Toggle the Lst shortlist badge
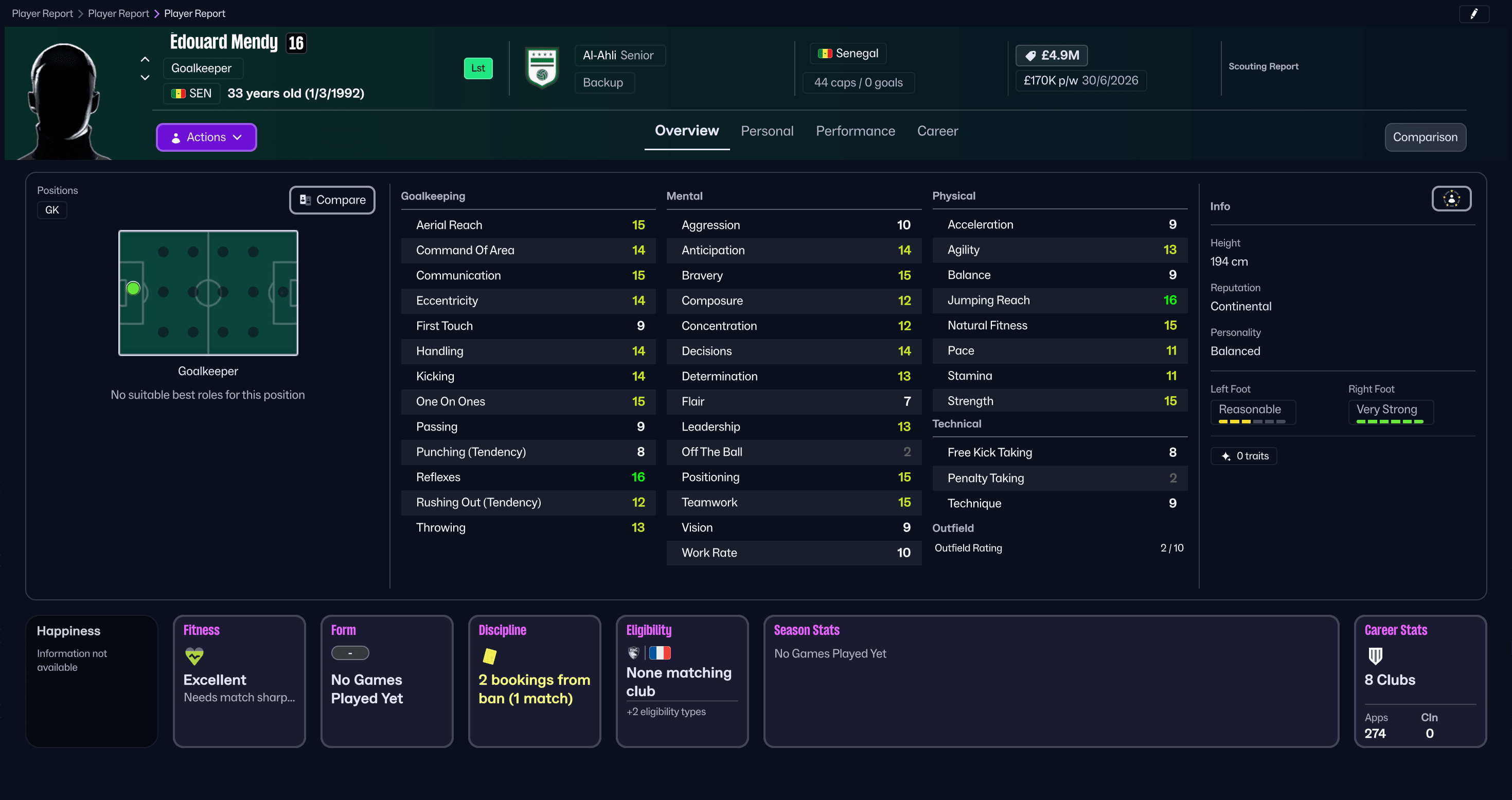The width and height of the screenshot is (1512, 800). click(x=478, y=68)
